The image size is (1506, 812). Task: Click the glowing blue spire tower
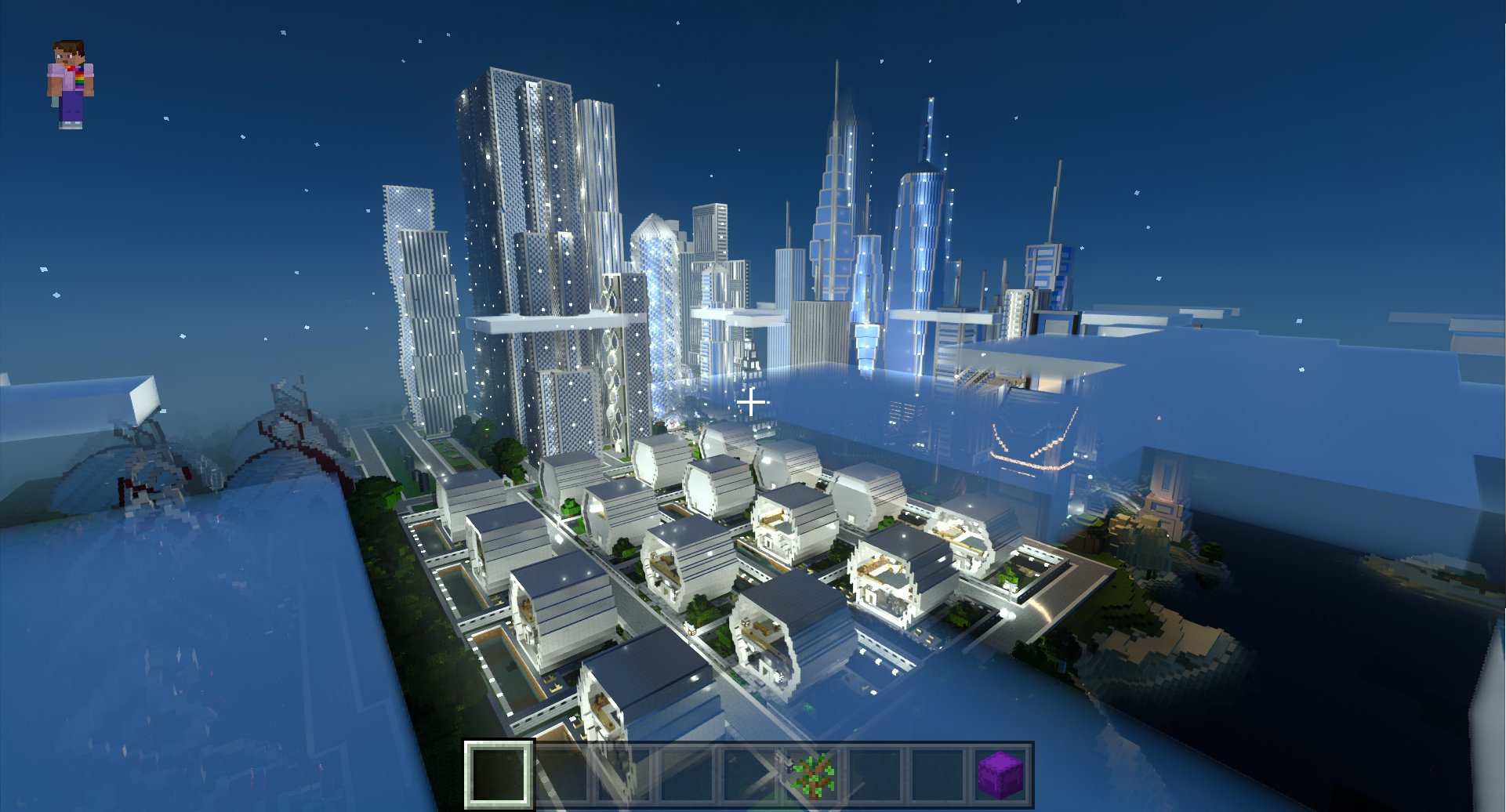[925, 196]
